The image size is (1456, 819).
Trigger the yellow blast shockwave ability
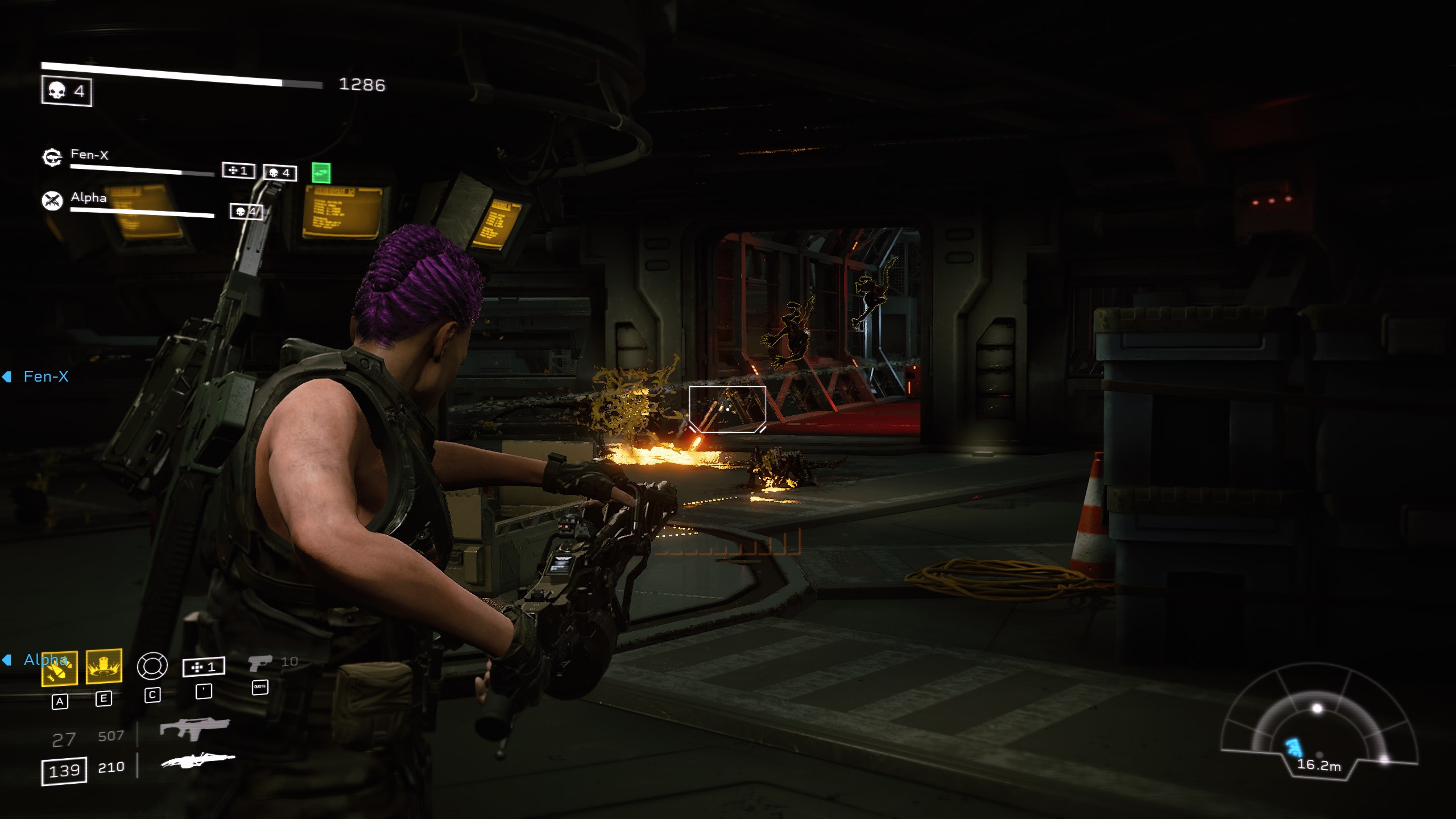click(104, 665)
